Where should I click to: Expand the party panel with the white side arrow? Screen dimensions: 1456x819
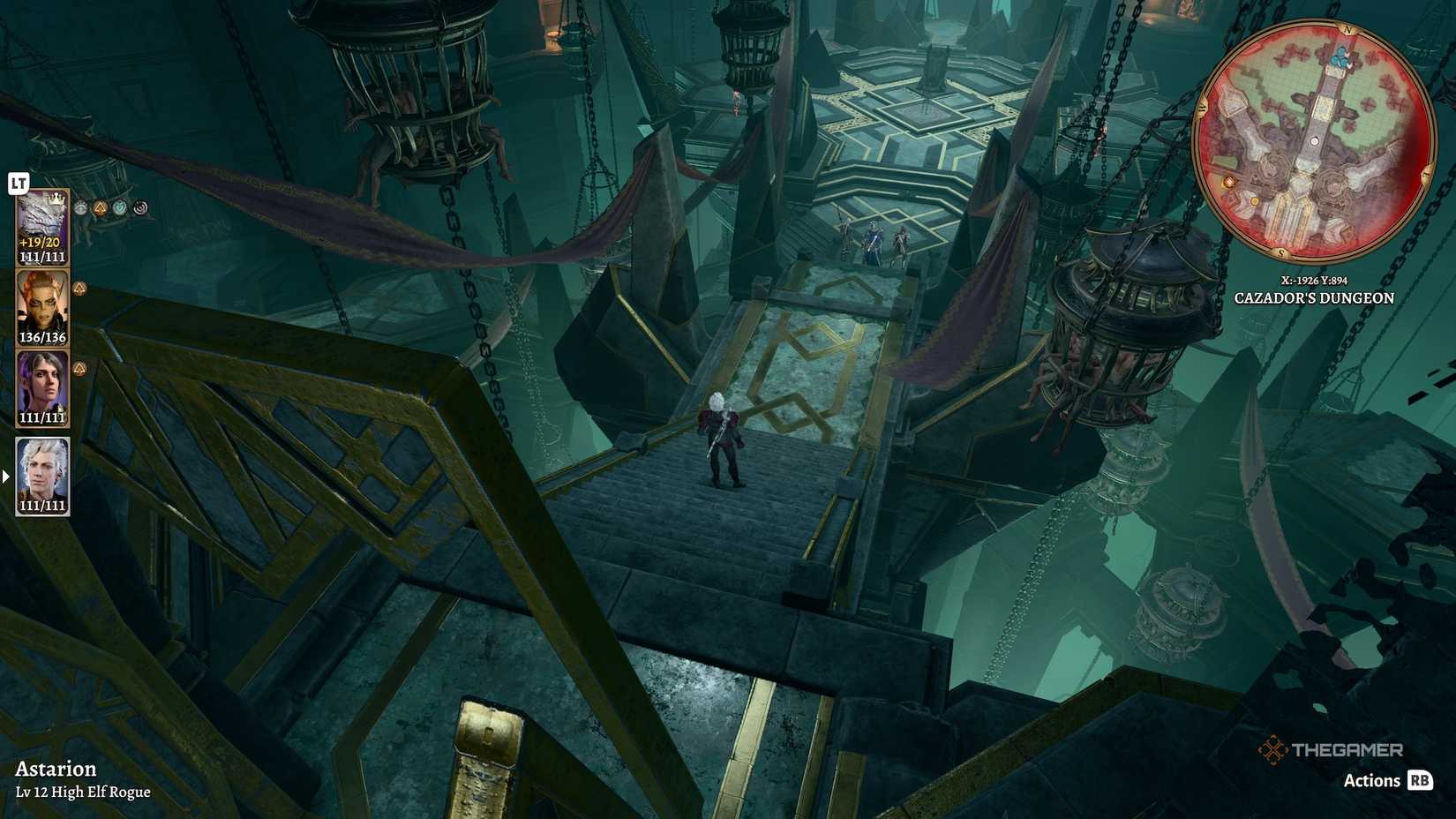(4, 476)
